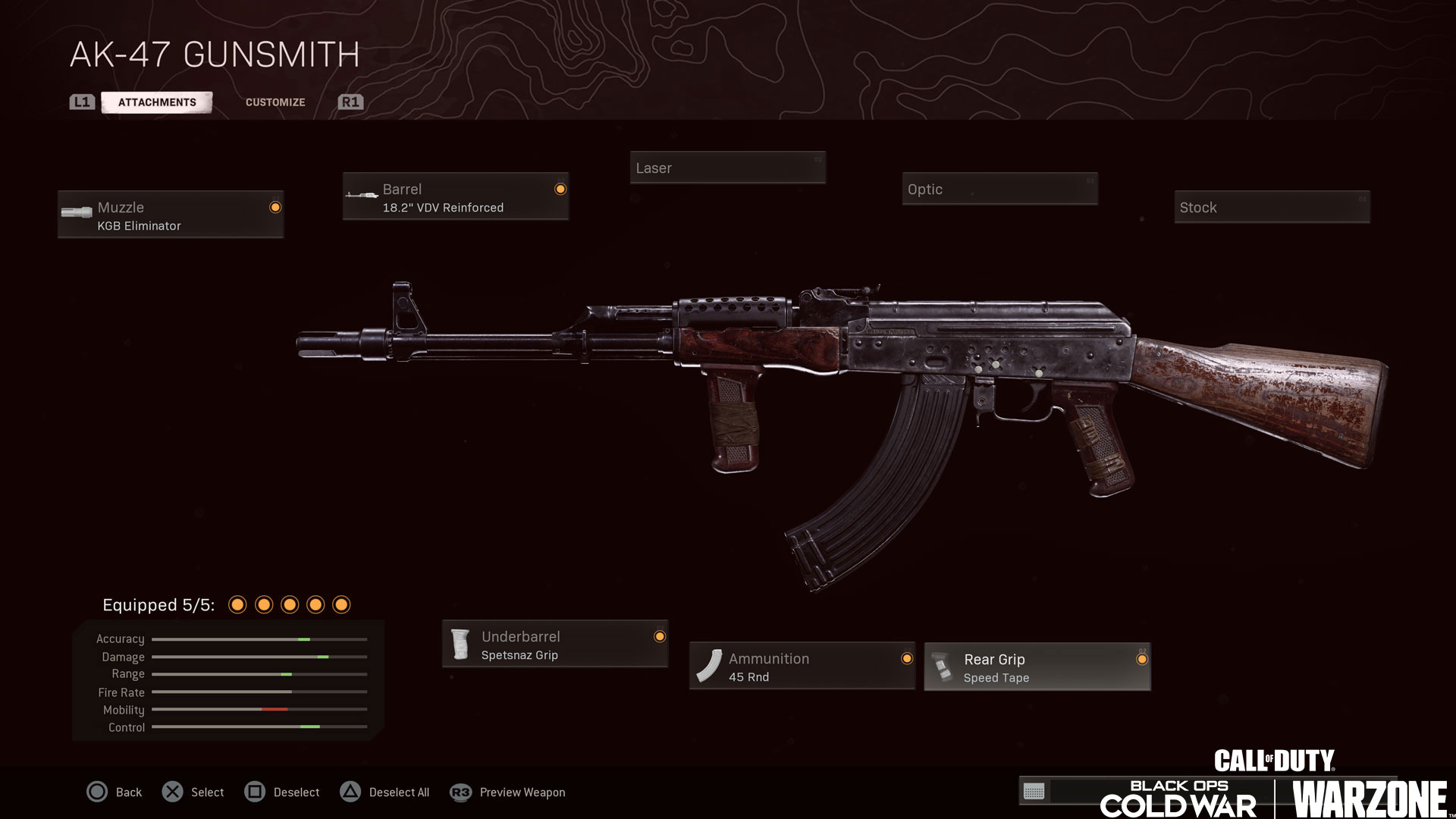Image resolution: width=1456 pixels, height=819 pixels.
Task: Click the barrel attachment icon
Action: coord(360,196)
